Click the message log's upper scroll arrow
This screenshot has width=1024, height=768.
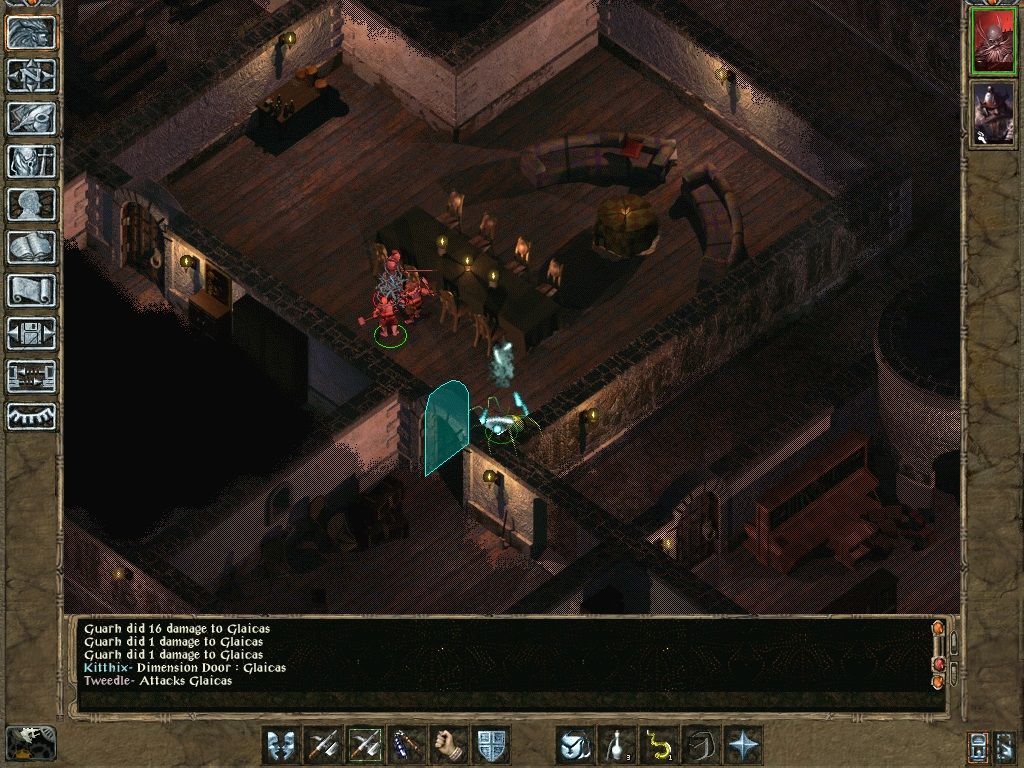tap(938, 630)
